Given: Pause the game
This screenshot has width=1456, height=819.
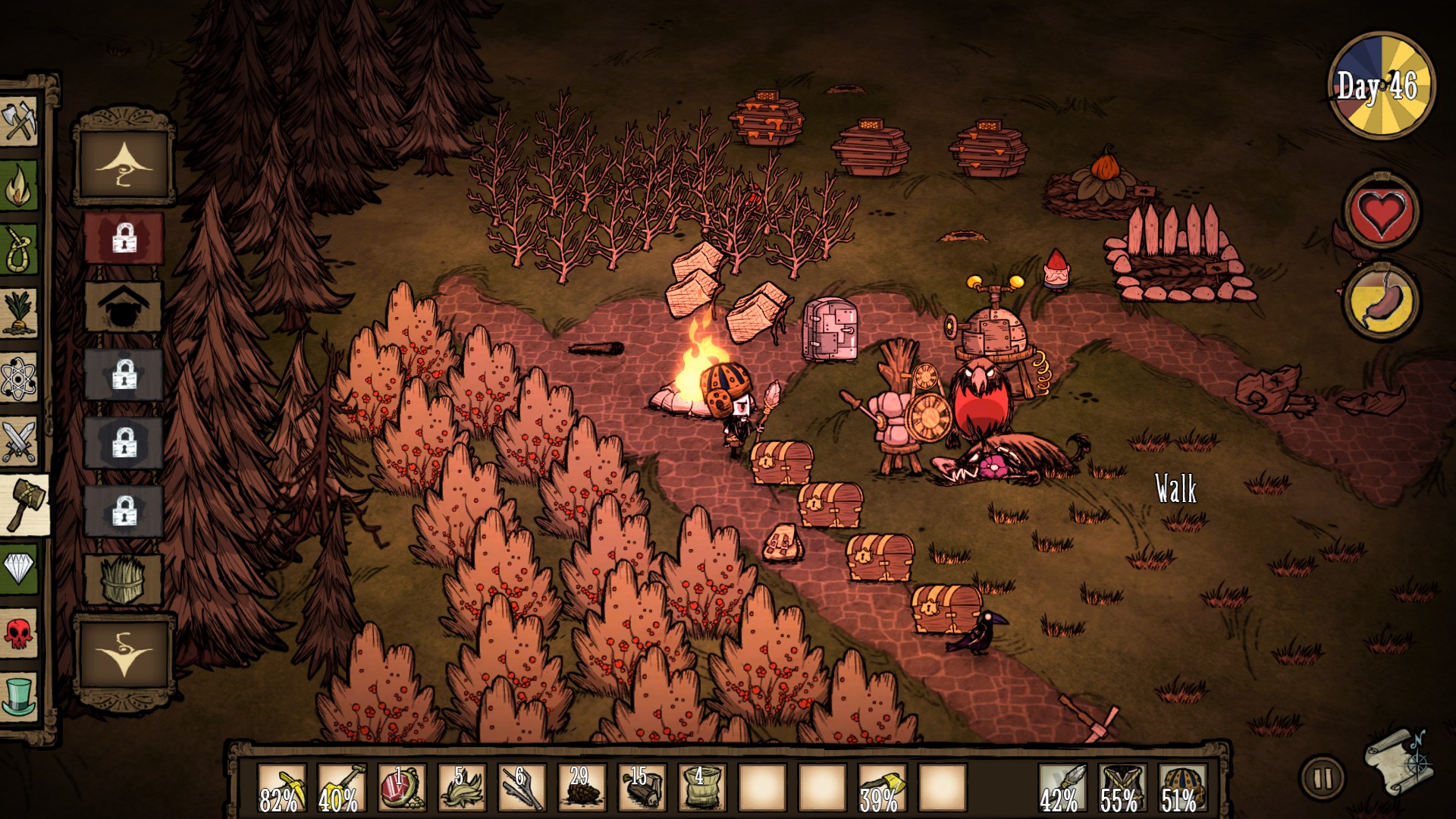Looking at the screenshot, I should tap(1322, 778).
